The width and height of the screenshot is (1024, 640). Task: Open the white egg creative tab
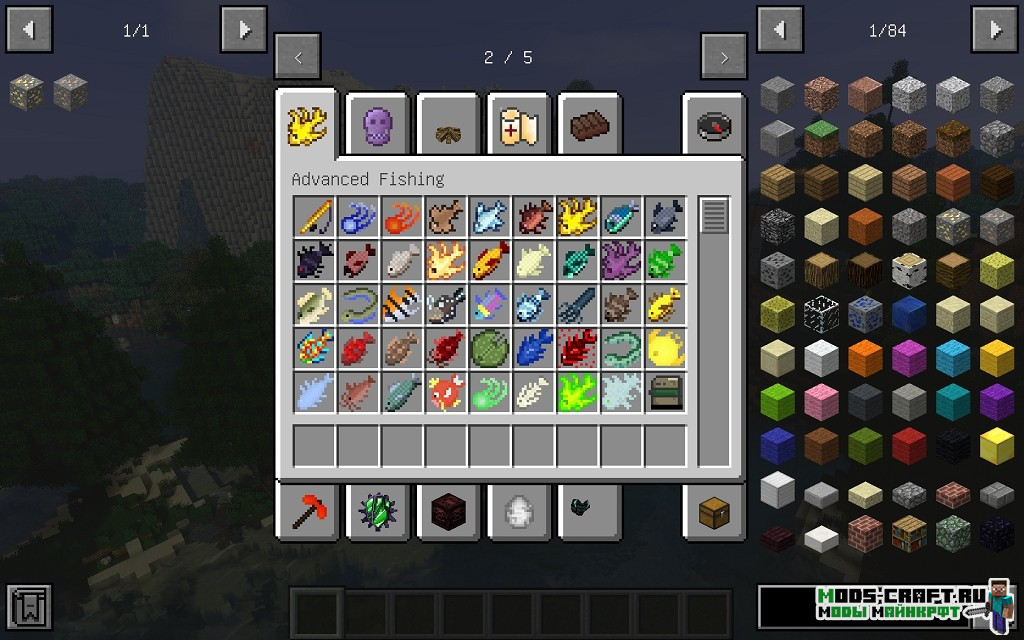click(520, 512)
